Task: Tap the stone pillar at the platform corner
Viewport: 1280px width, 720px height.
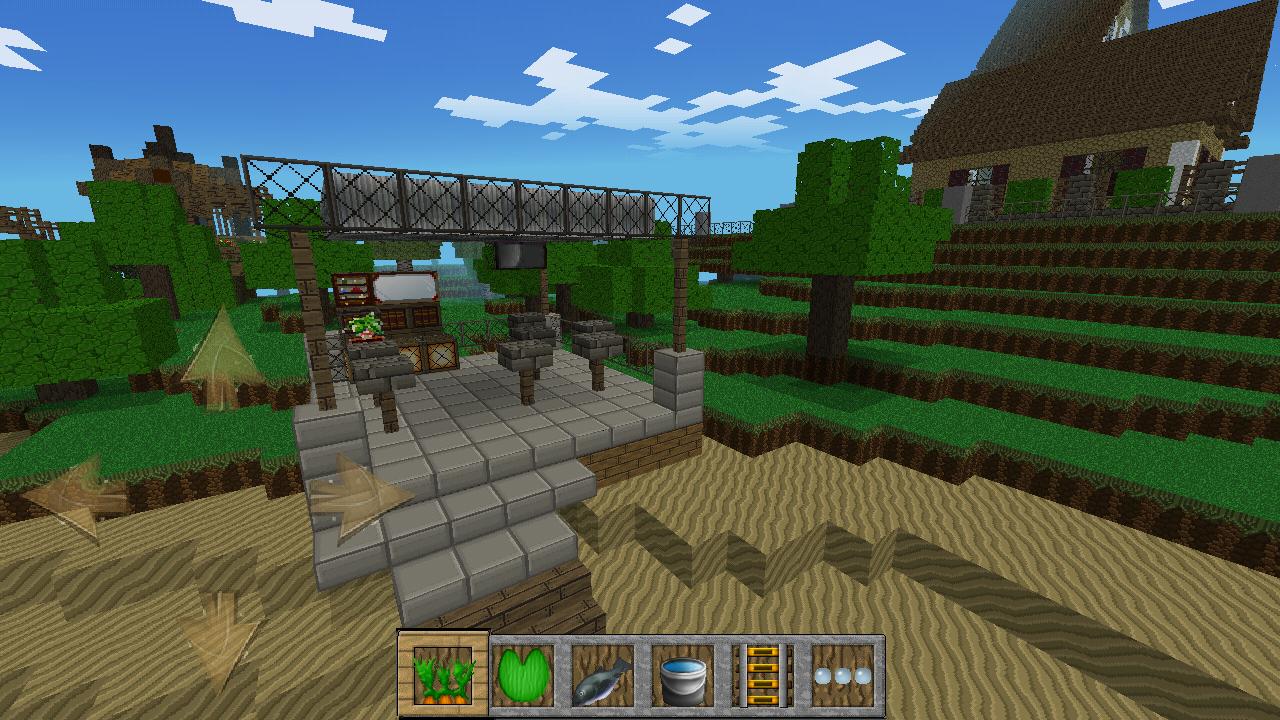Action: (x=680, y=385)
